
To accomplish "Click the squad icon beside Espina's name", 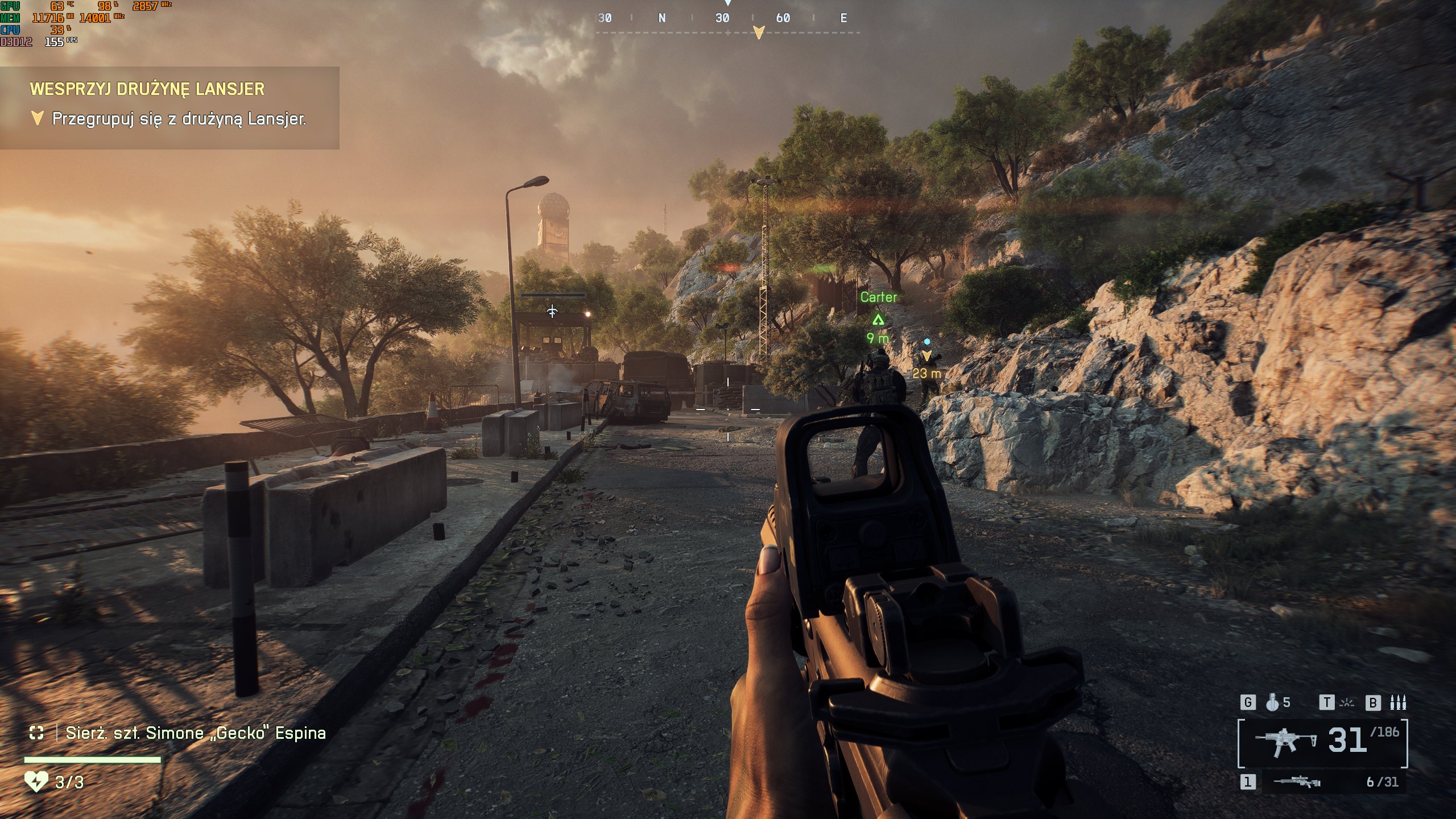I will click(36, 733).
